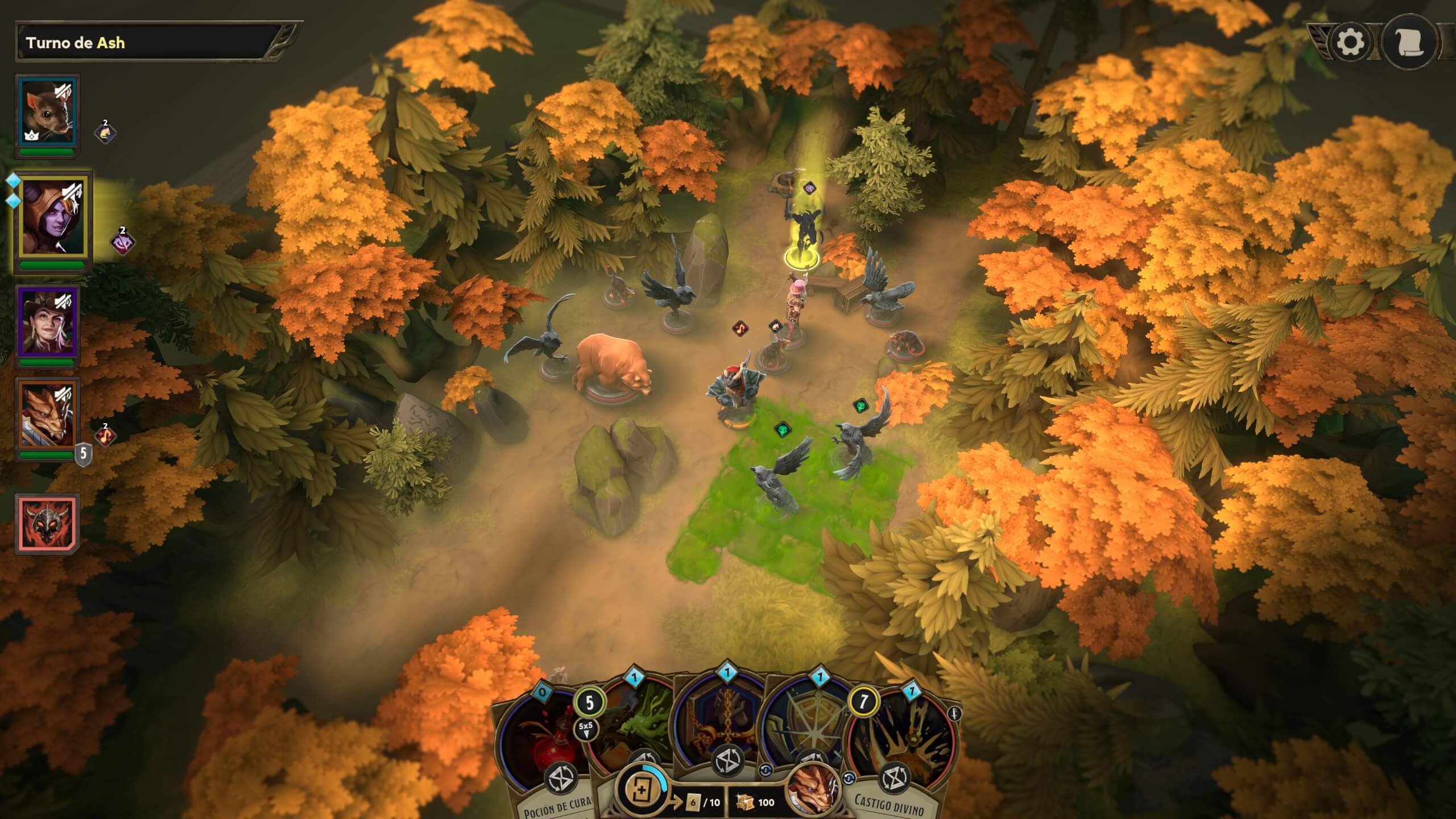This screenshot has width=1456, height=819.
Task: Click the dragonborn avatar by the hand
Action: point(812,789)
